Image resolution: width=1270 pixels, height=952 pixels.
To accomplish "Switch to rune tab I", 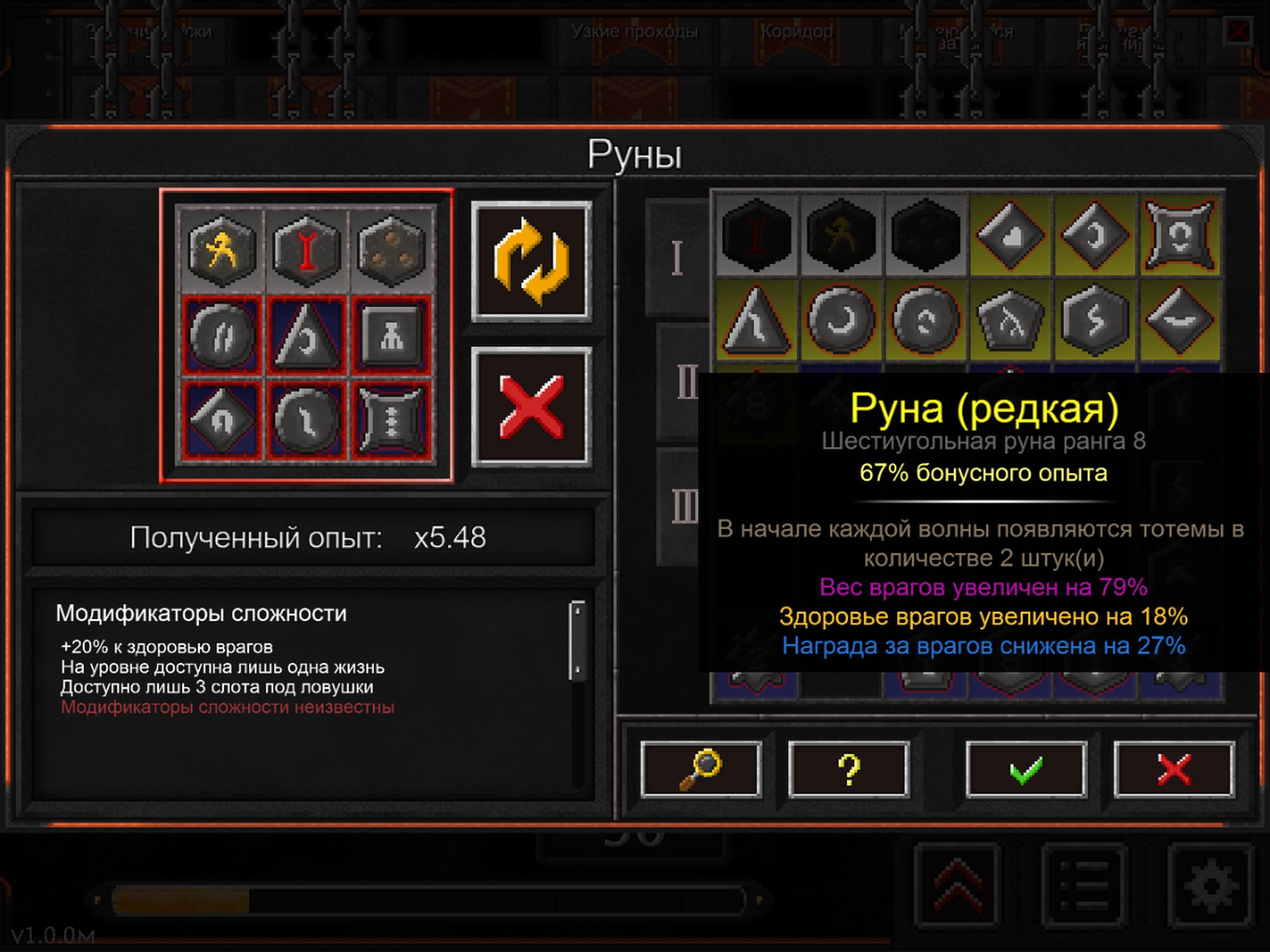I will tap(677, 258).
